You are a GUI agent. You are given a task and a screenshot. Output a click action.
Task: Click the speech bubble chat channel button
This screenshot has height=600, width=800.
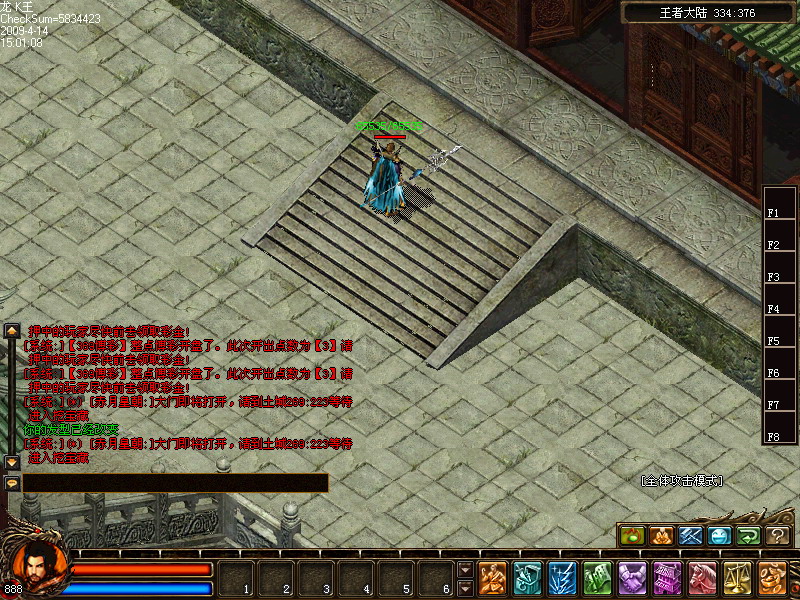12,483
